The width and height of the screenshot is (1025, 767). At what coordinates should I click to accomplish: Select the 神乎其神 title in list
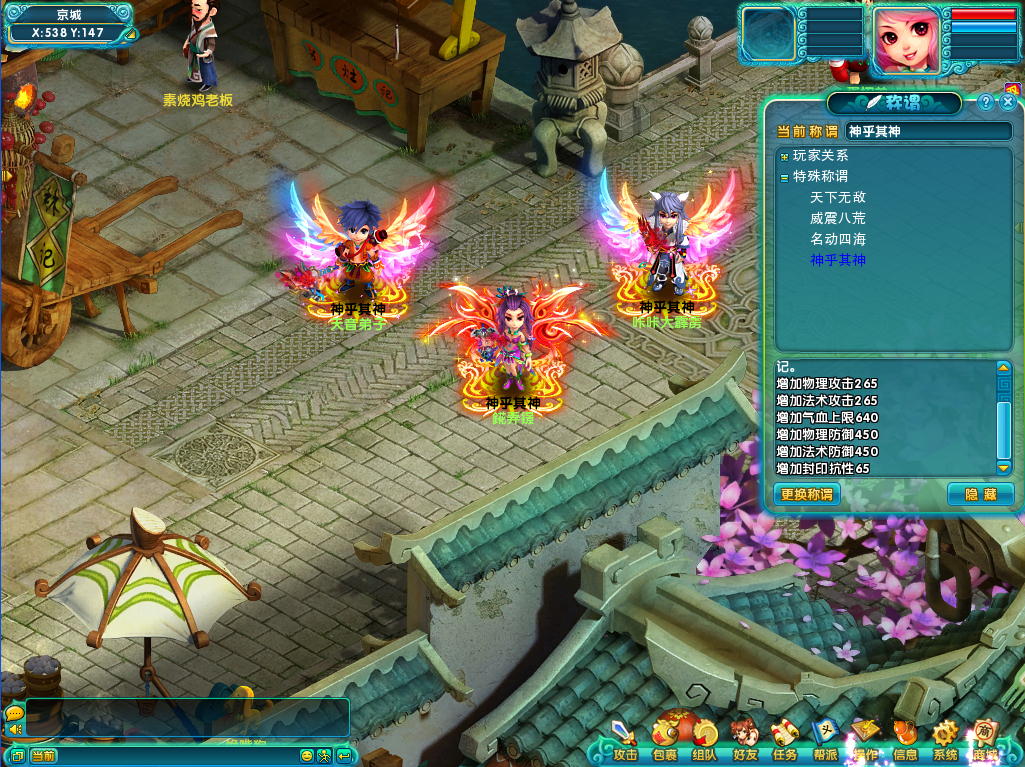(x=838, y=261)
